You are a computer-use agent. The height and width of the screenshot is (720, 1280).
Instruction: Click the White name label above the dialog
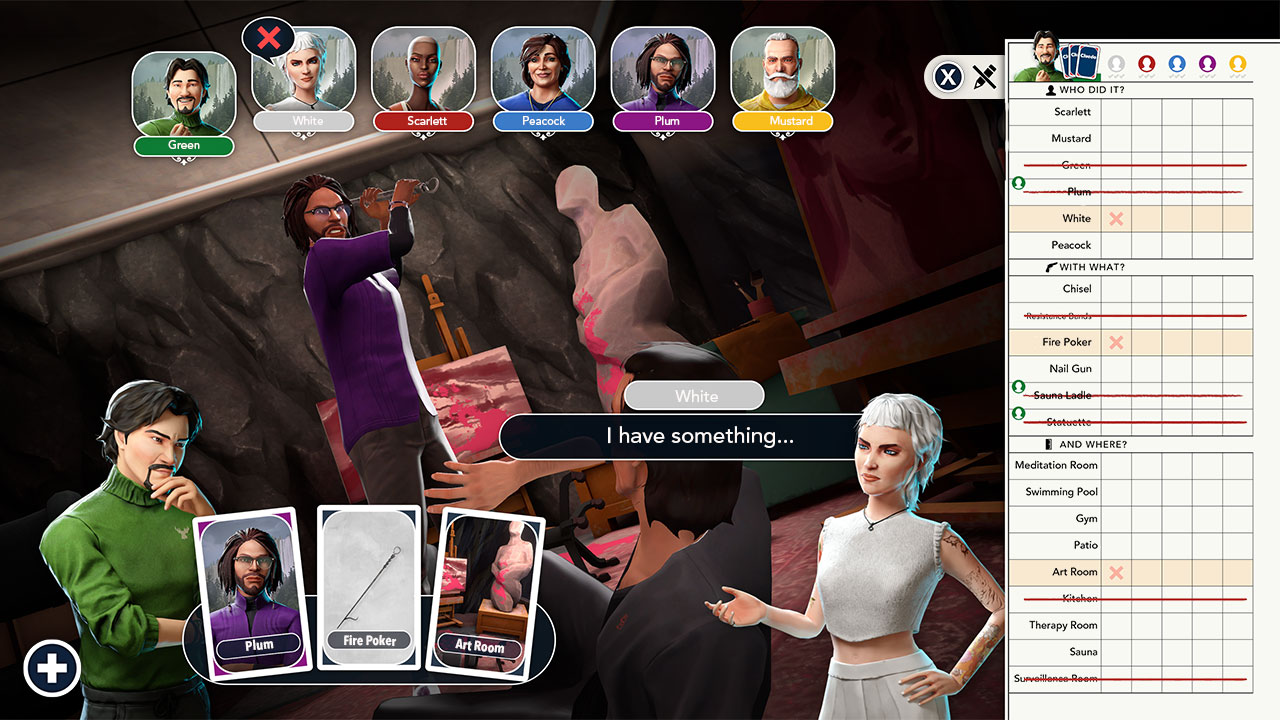tap(694, 396)
